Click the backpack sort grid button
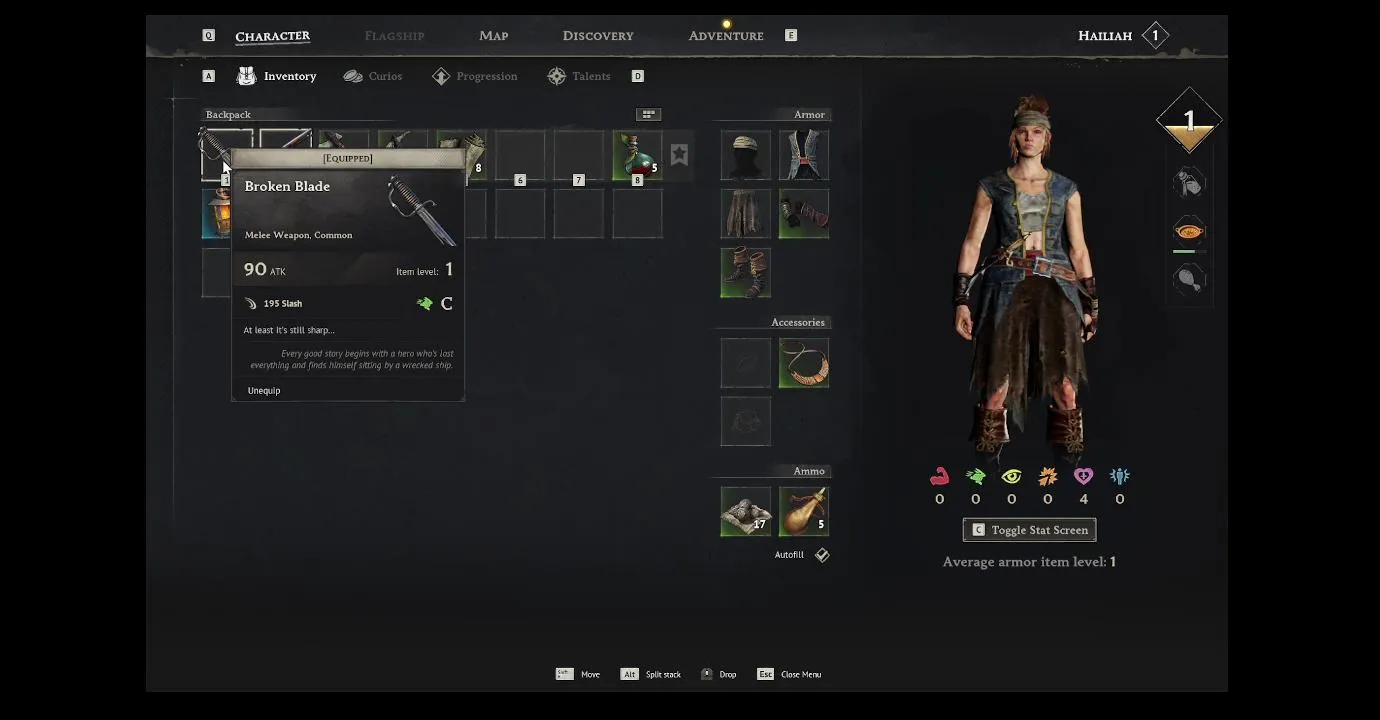The image size is (1380, 720). pos(648,115)
